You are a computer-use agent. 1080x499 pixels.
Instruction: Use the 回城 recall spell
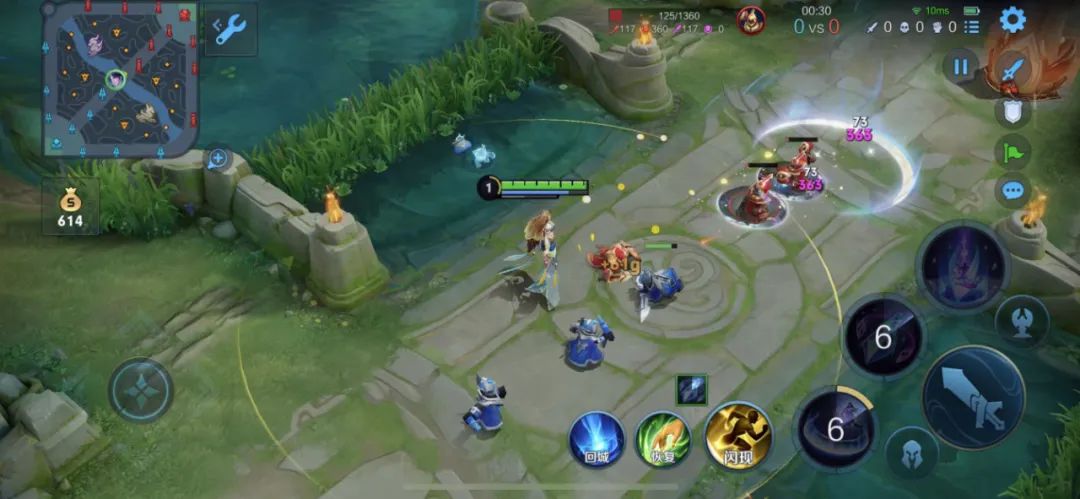click(597, 438)
